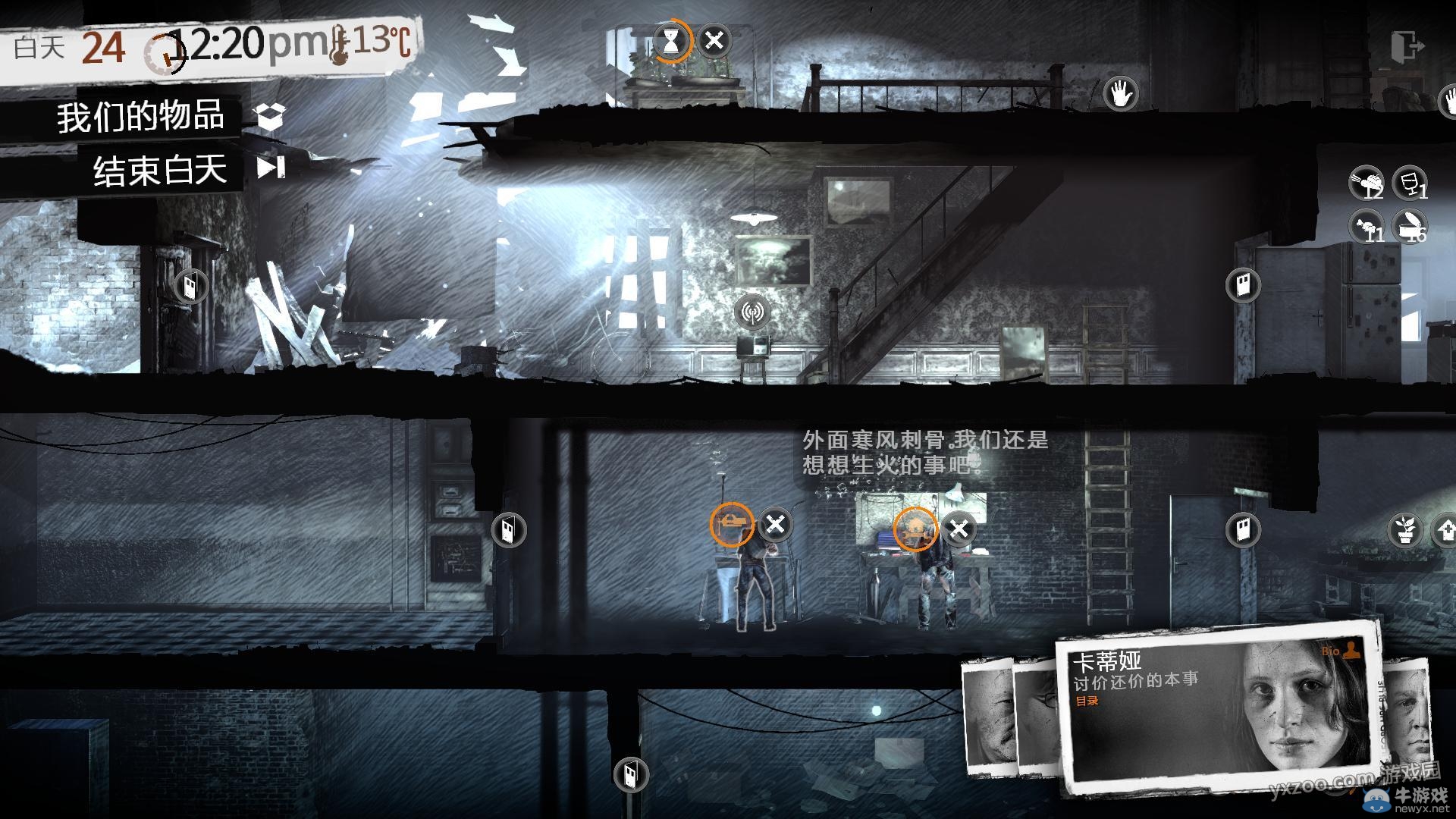
Task: Click the canned food icon showing 16
Action: pyautogui.click(x=1410, y=226)
